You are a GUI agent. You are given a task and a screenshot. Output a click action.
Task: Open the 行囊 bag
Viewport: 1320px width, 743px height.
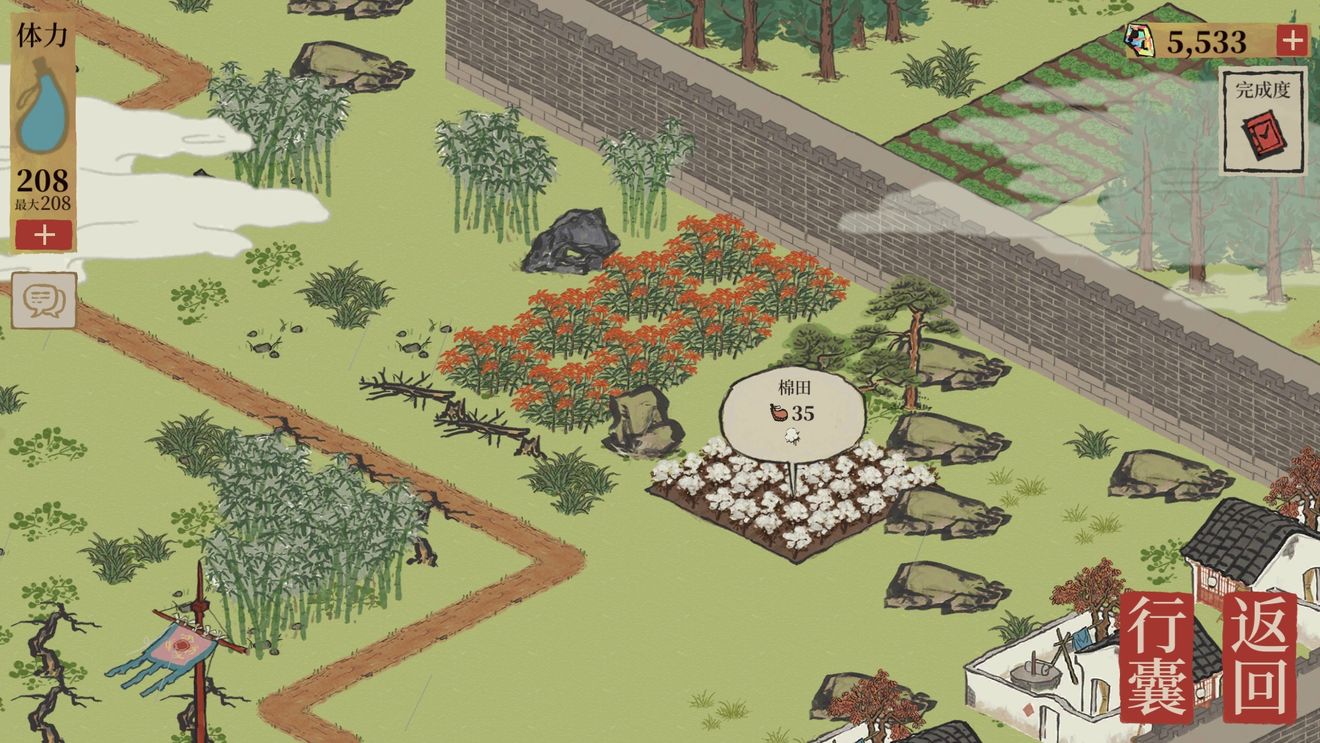tap(1157, 657)
